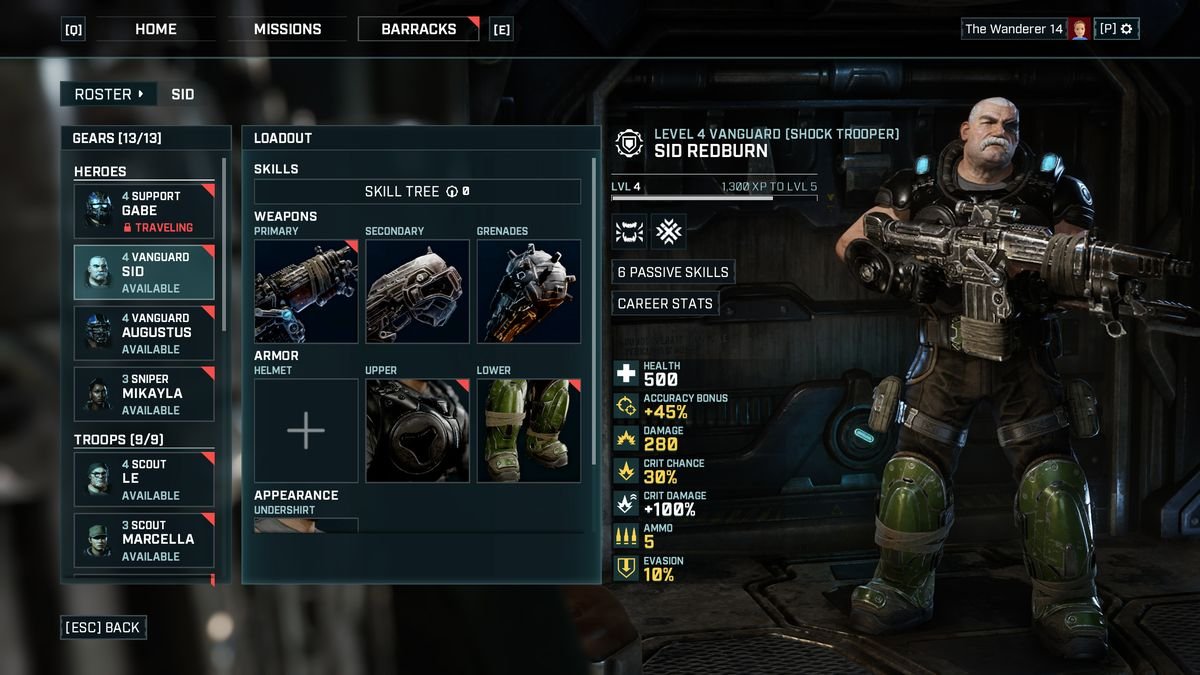Choose the grenades slot
This screenshot has height=675, width=1200.
528,291
